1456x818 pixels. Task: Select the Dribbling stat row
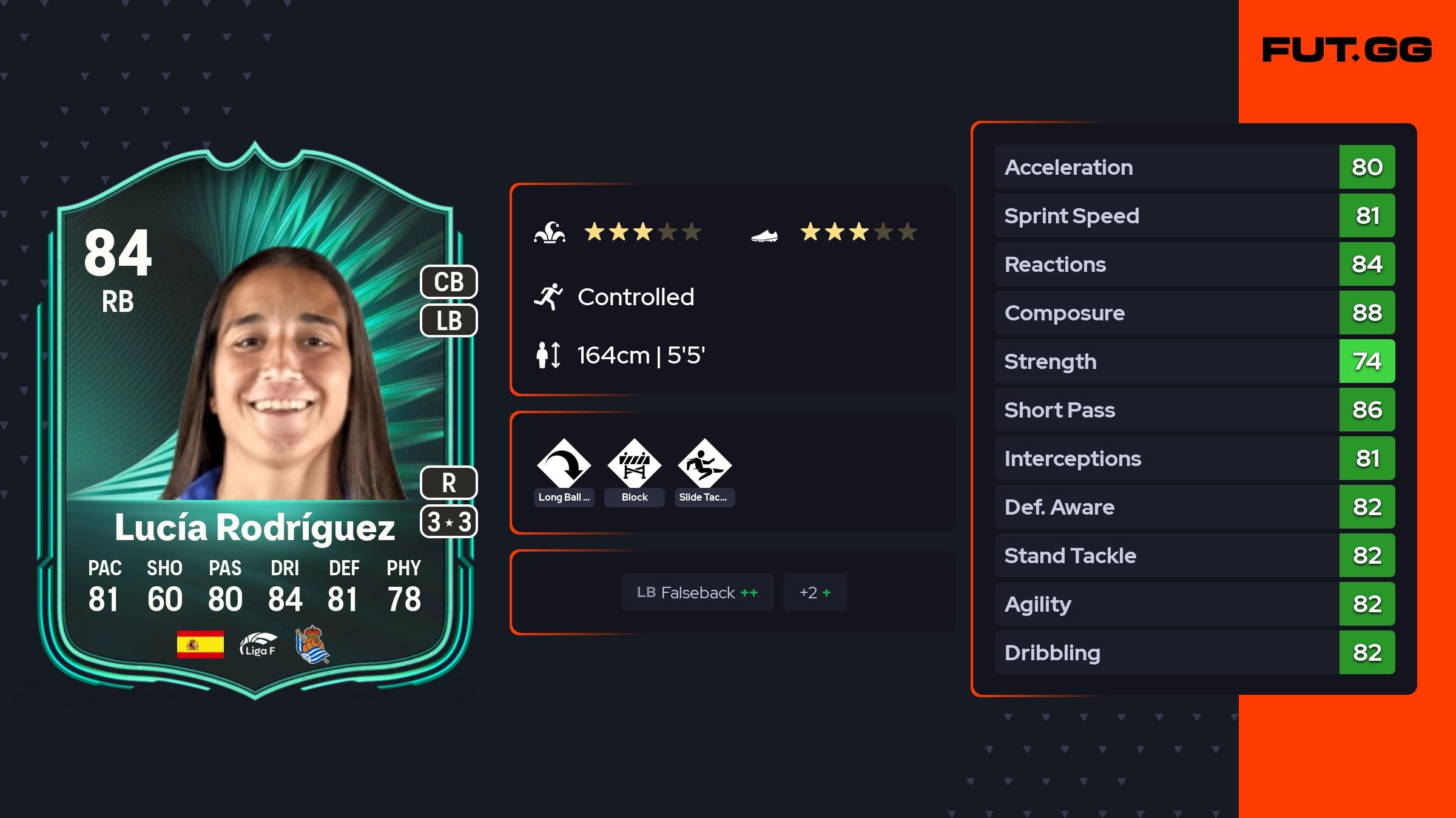(1194, 652)
